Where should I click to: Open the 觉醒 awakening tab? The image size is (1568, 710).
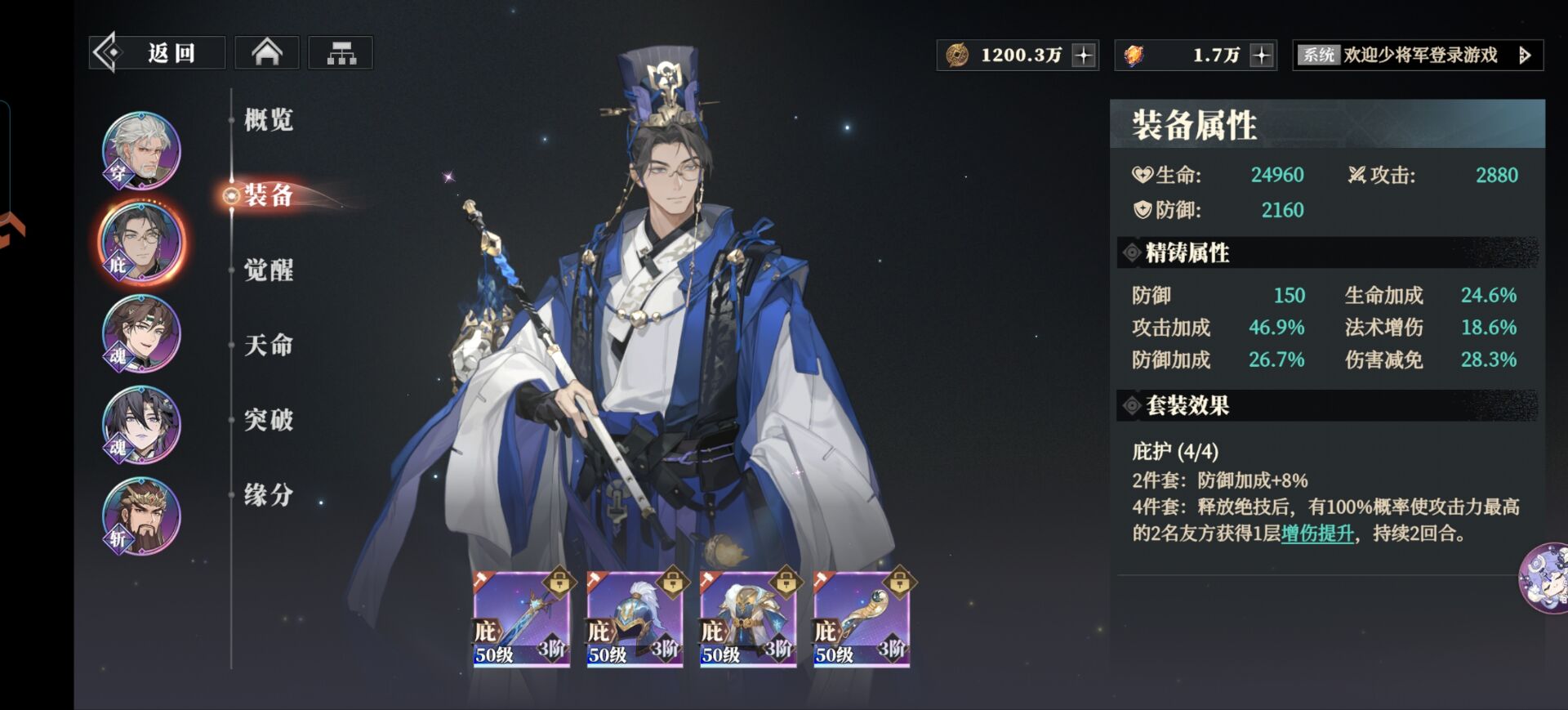pos(269,270)
